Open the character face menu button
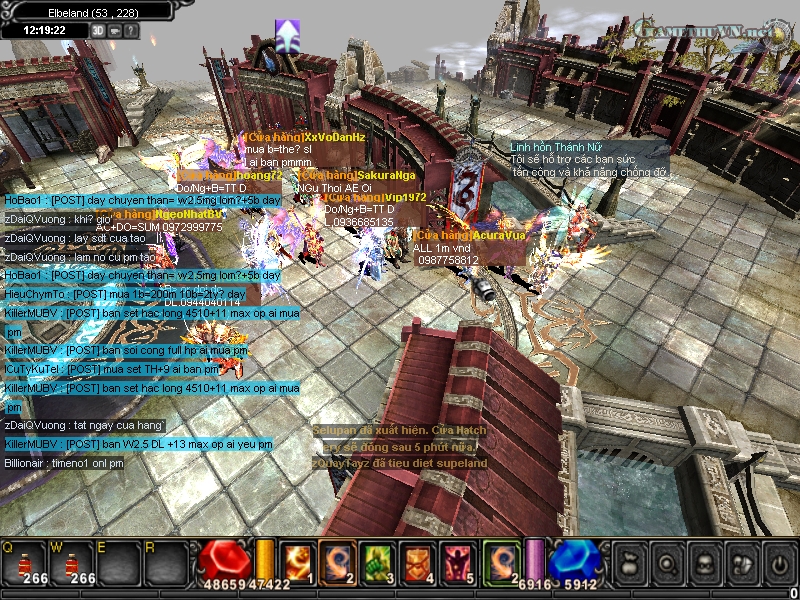This screenshot has height=600, width=800. [703, 562]
